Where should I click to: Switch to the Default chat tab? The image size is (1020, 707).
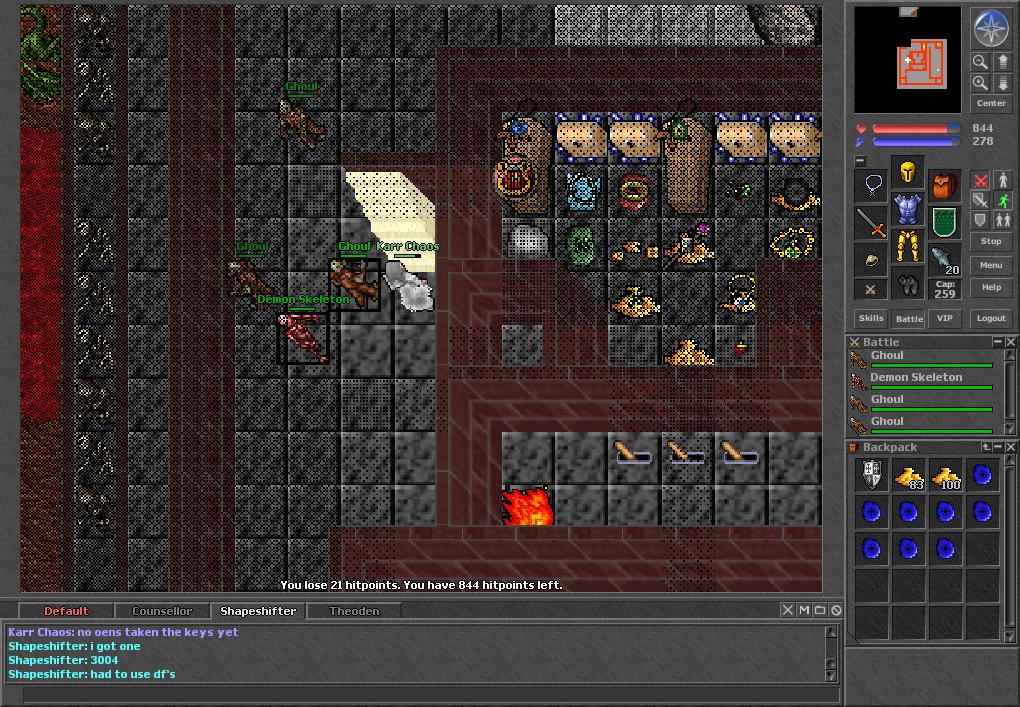pyautogui.click(x=66, y=611)
